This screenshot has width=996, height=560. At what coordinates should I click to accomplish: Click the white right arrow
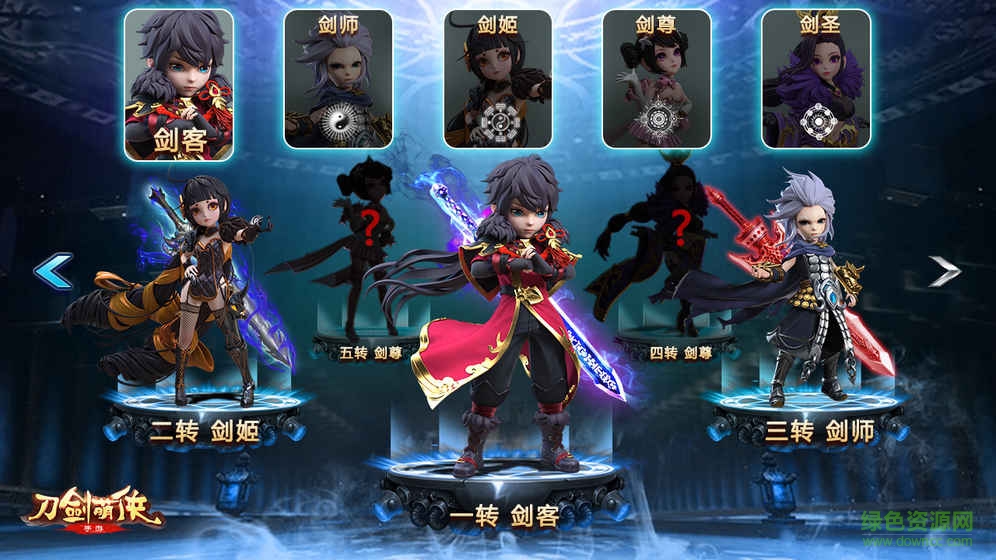943,270
